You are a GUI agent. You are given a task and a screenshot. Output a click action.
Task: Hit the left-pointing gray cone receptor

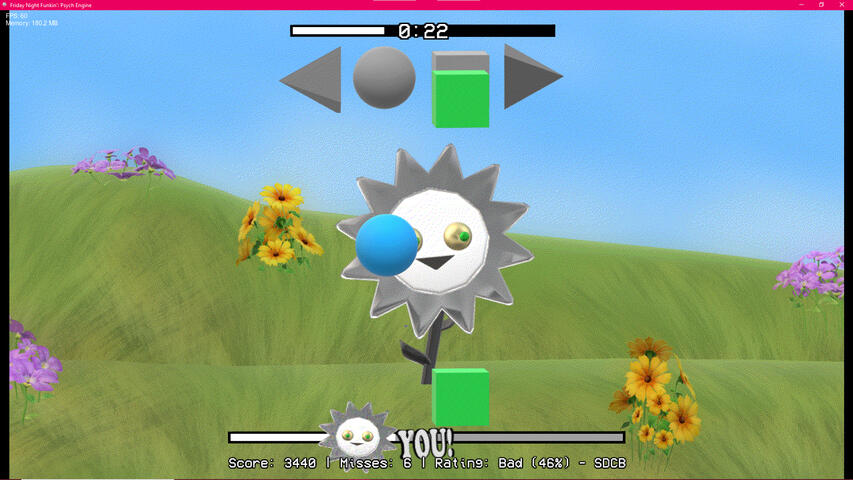click(312, 78)
